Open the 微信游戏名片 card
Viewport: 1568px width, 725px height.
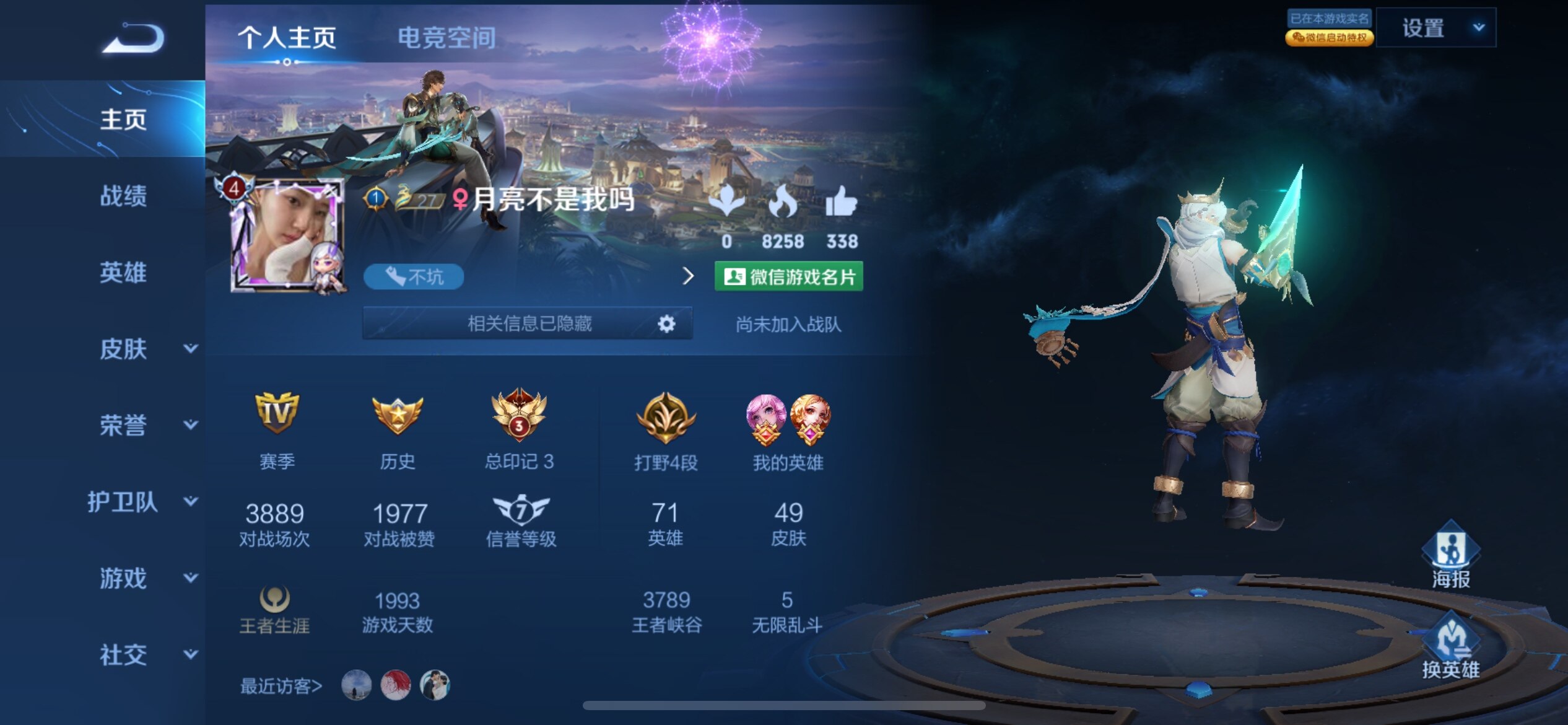point(788,276)
